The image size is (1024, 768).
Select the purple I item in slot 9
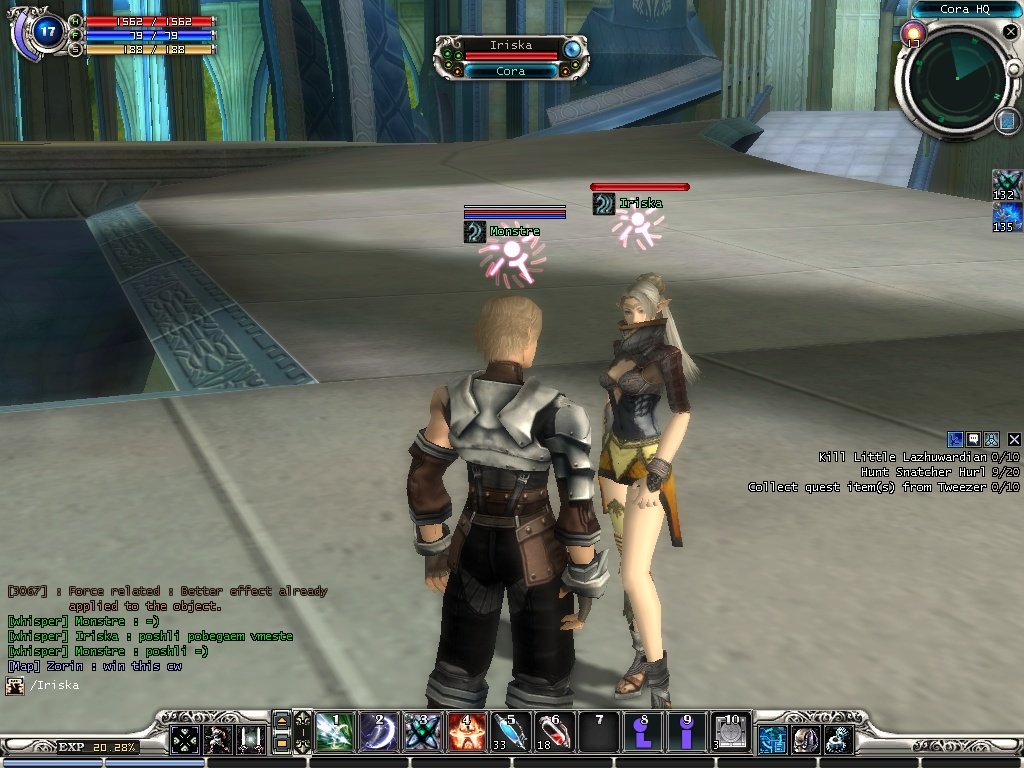687,733
